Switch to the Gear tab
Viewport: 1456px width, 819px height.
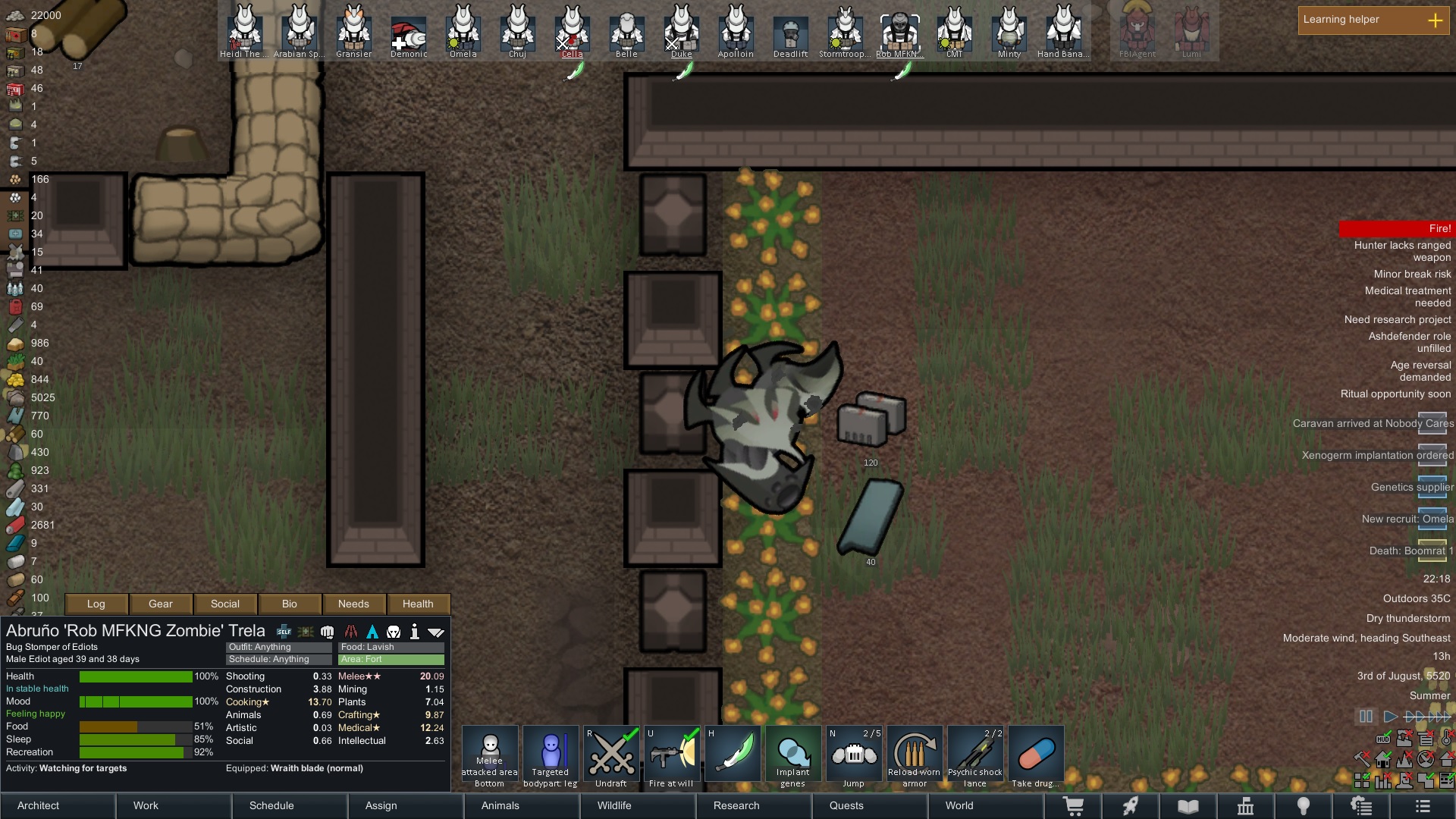click(161, 604)
